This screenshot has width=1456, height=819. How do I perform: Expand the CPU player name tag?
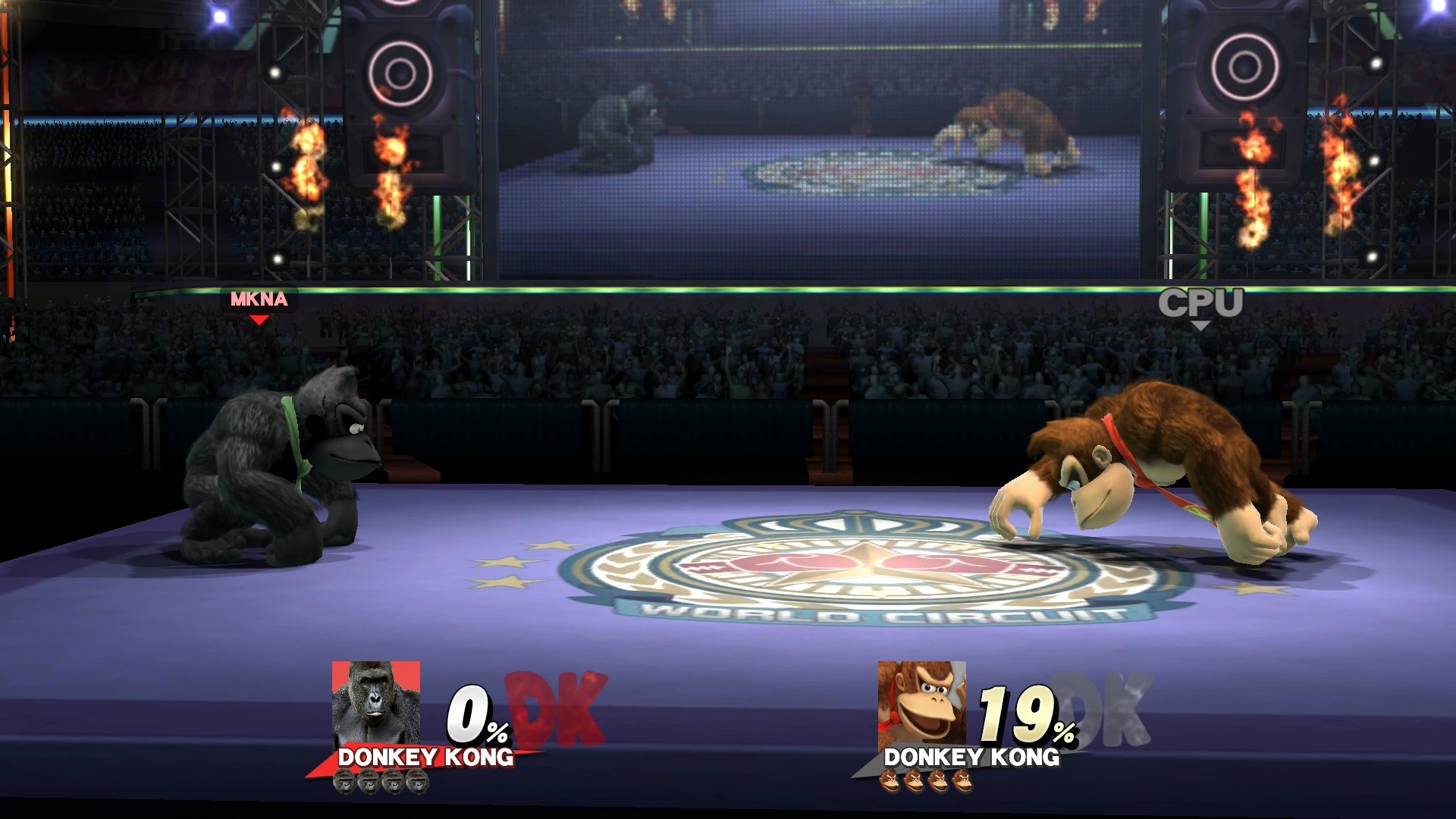click(1202, 301)
